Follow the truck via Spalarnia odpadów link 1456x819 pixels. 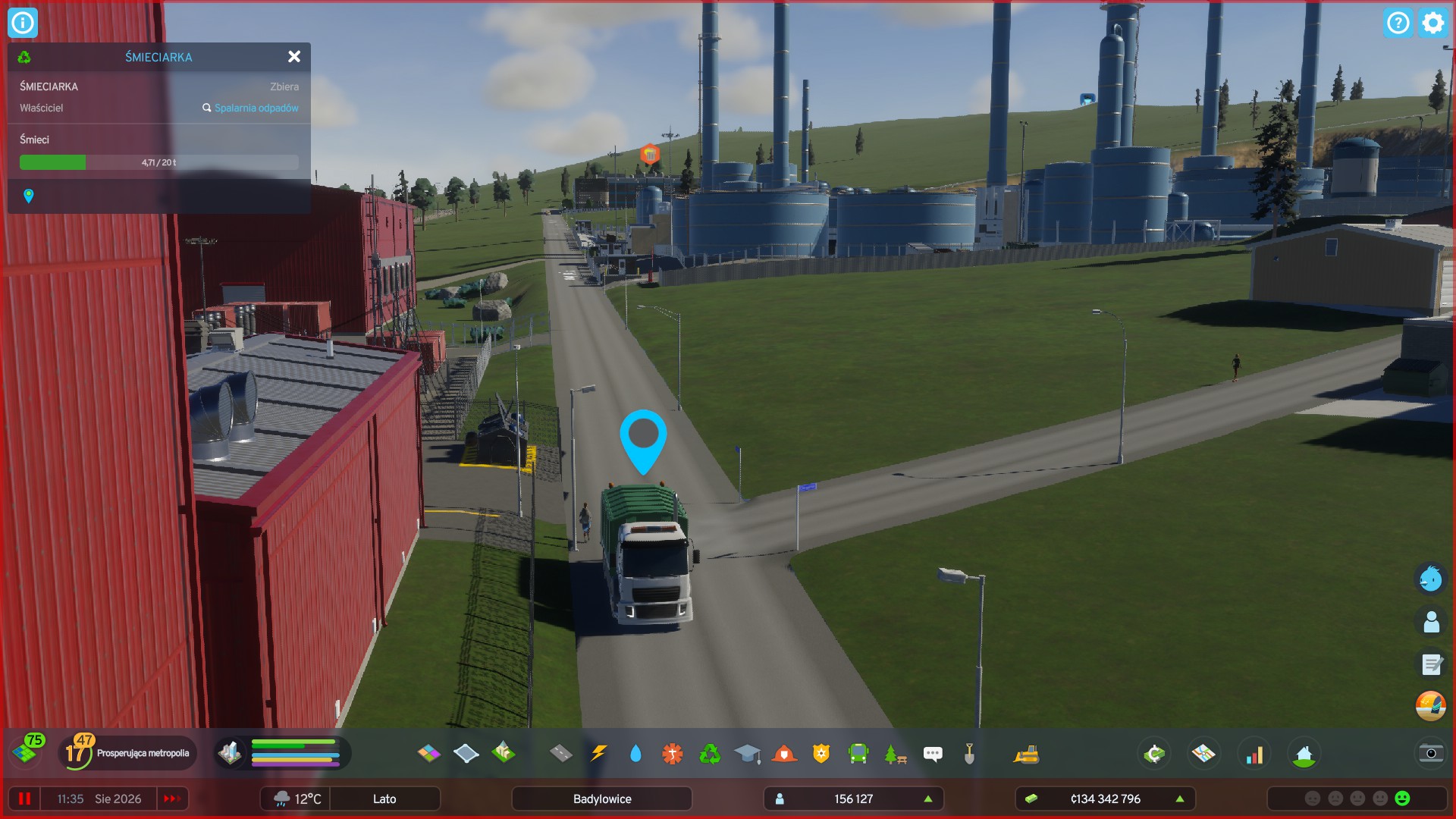[256, 108]
